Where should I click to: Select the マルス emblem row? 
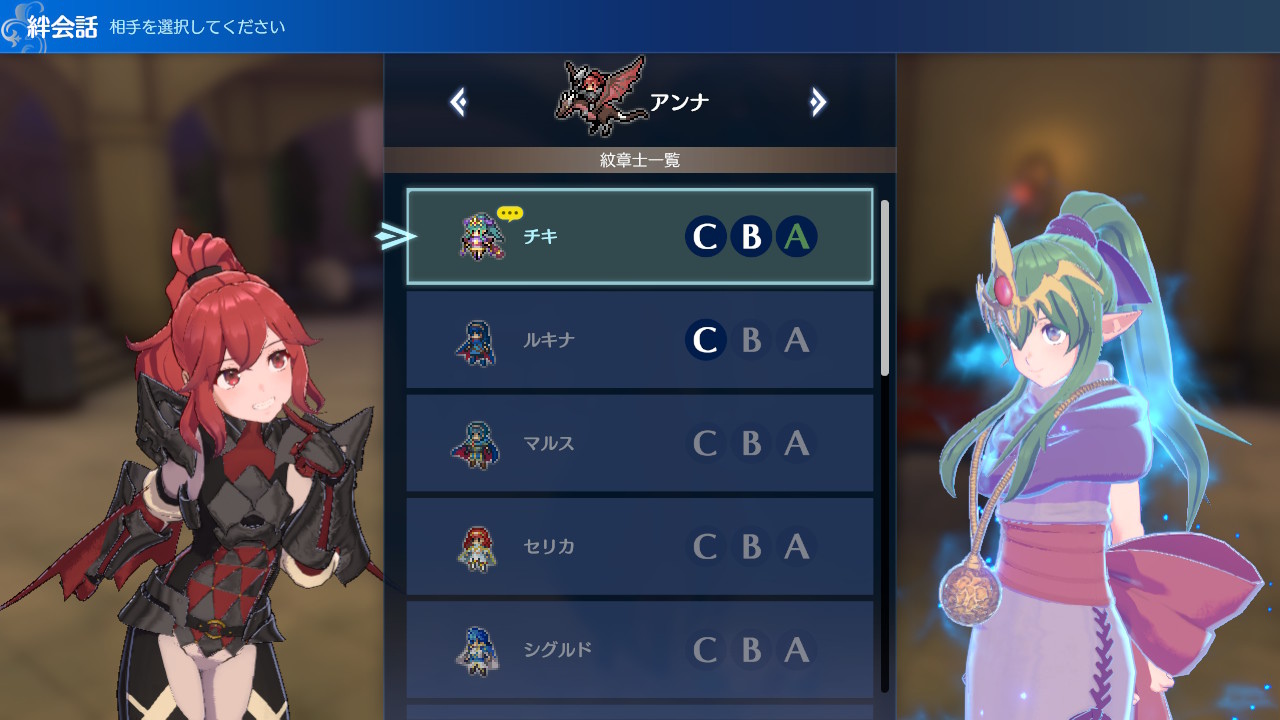point(639,443)
